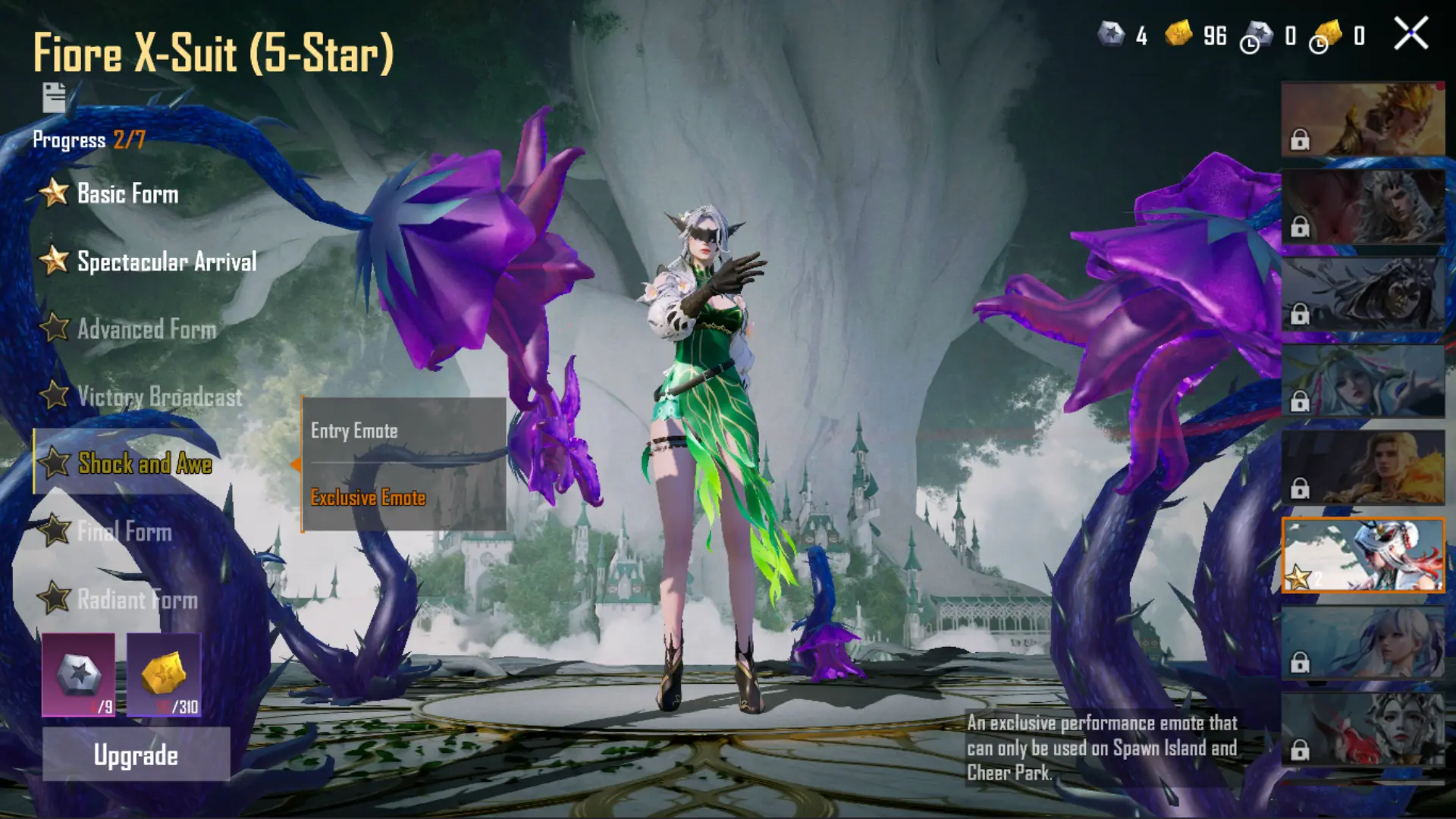Open the Victory Broadcast stage
The height and width of the screenshot is (819, 1456).
pos(159,397)
